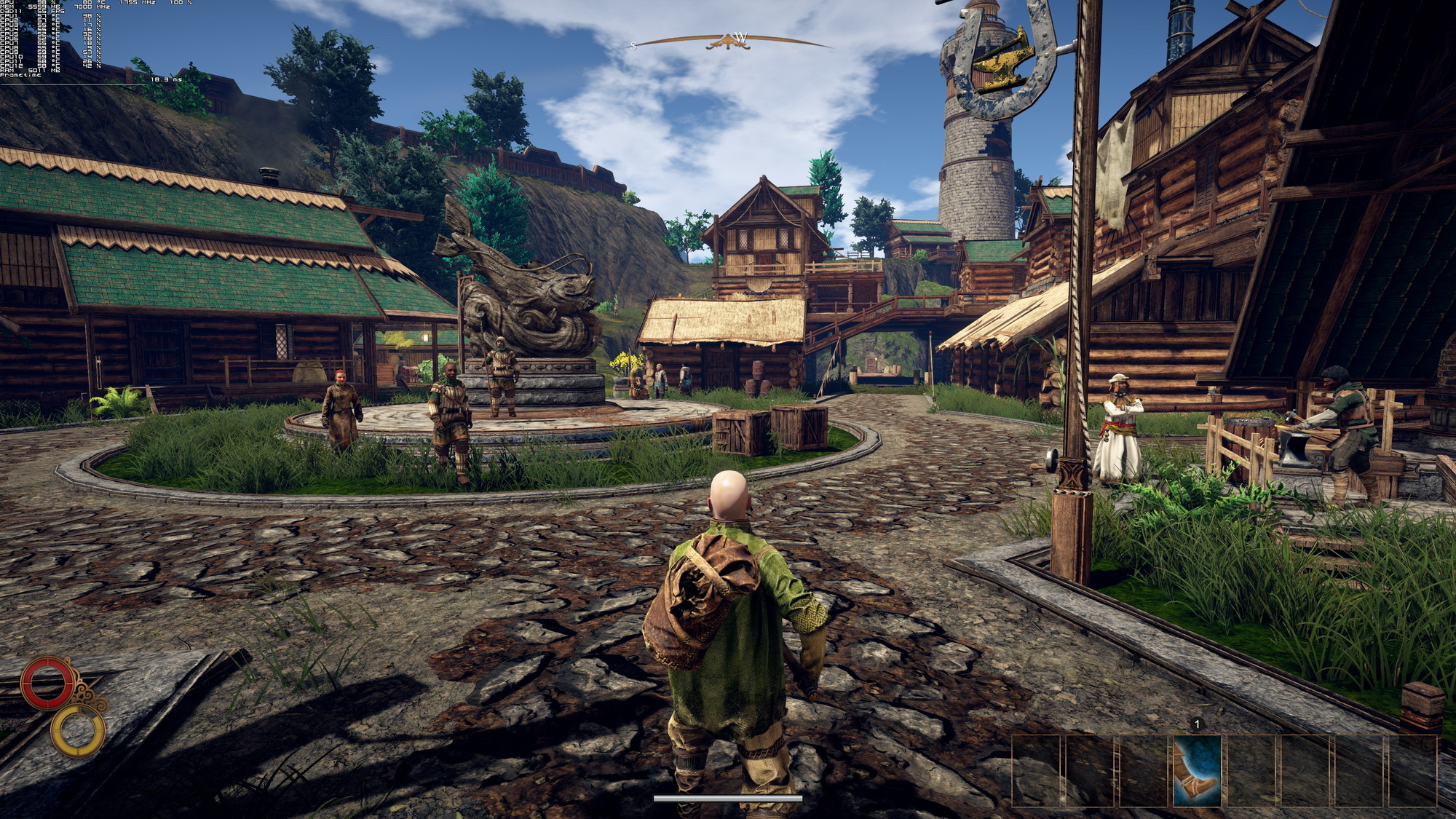Activate the boot kick skill quickslot
This screenshot has height=819, width=1456.
[x=1197, y=770]
